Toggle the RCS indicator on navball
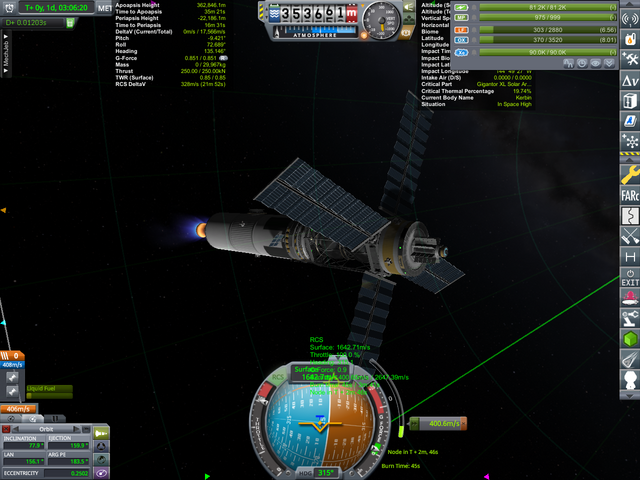The height and width of the screenshot is (480, 640). 277,379
